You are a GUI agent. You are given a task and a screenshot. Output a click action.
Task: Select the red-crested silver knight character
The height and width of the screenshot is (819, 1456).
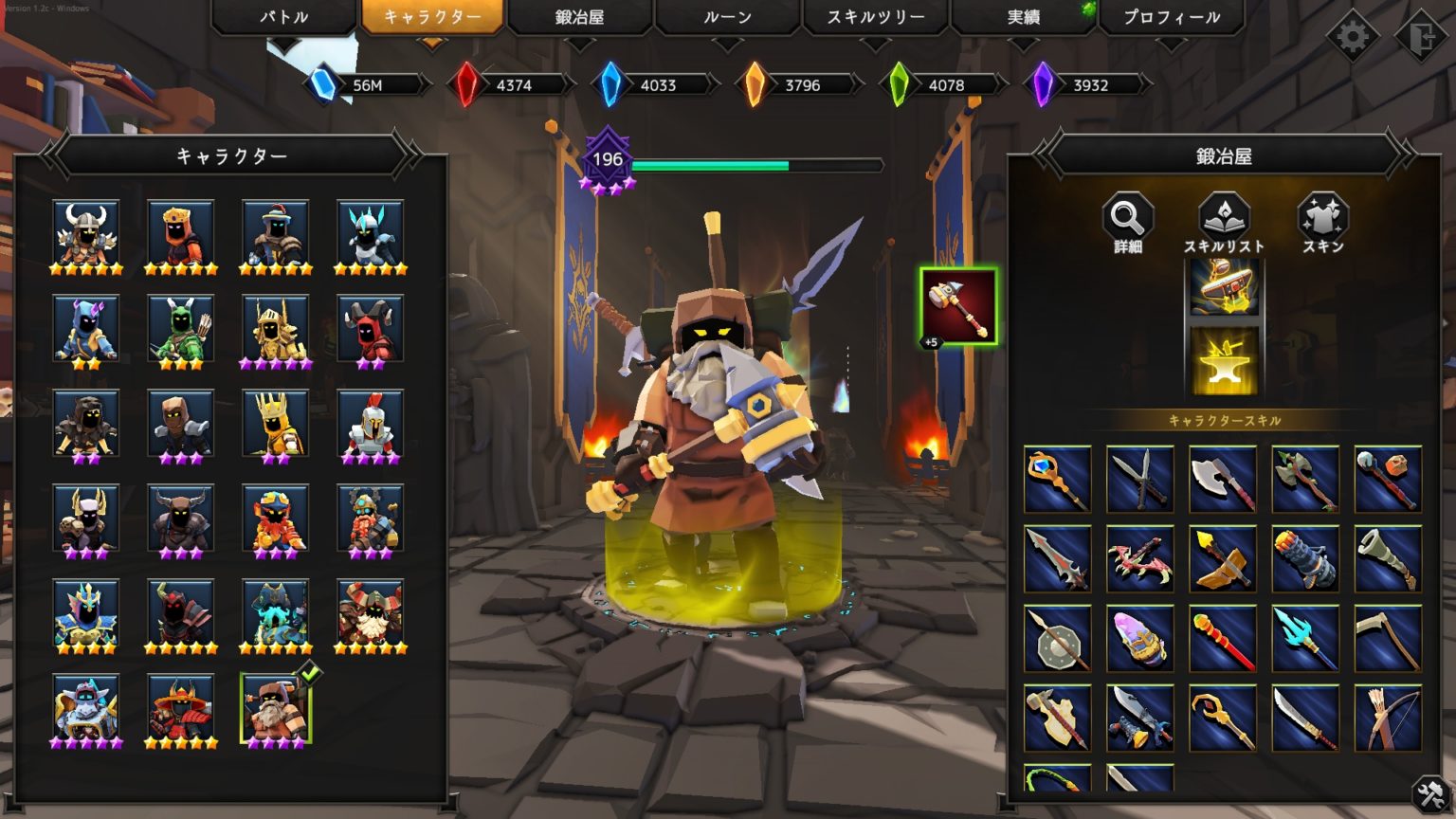point(371,424)
